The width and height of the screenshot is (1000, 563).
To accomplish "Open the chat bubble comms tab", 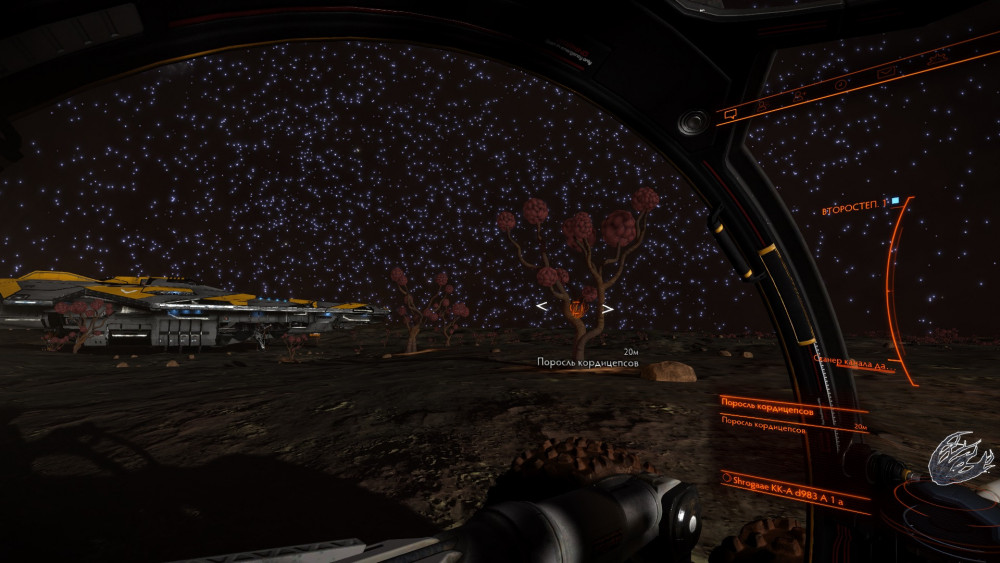I will (730, 112).
